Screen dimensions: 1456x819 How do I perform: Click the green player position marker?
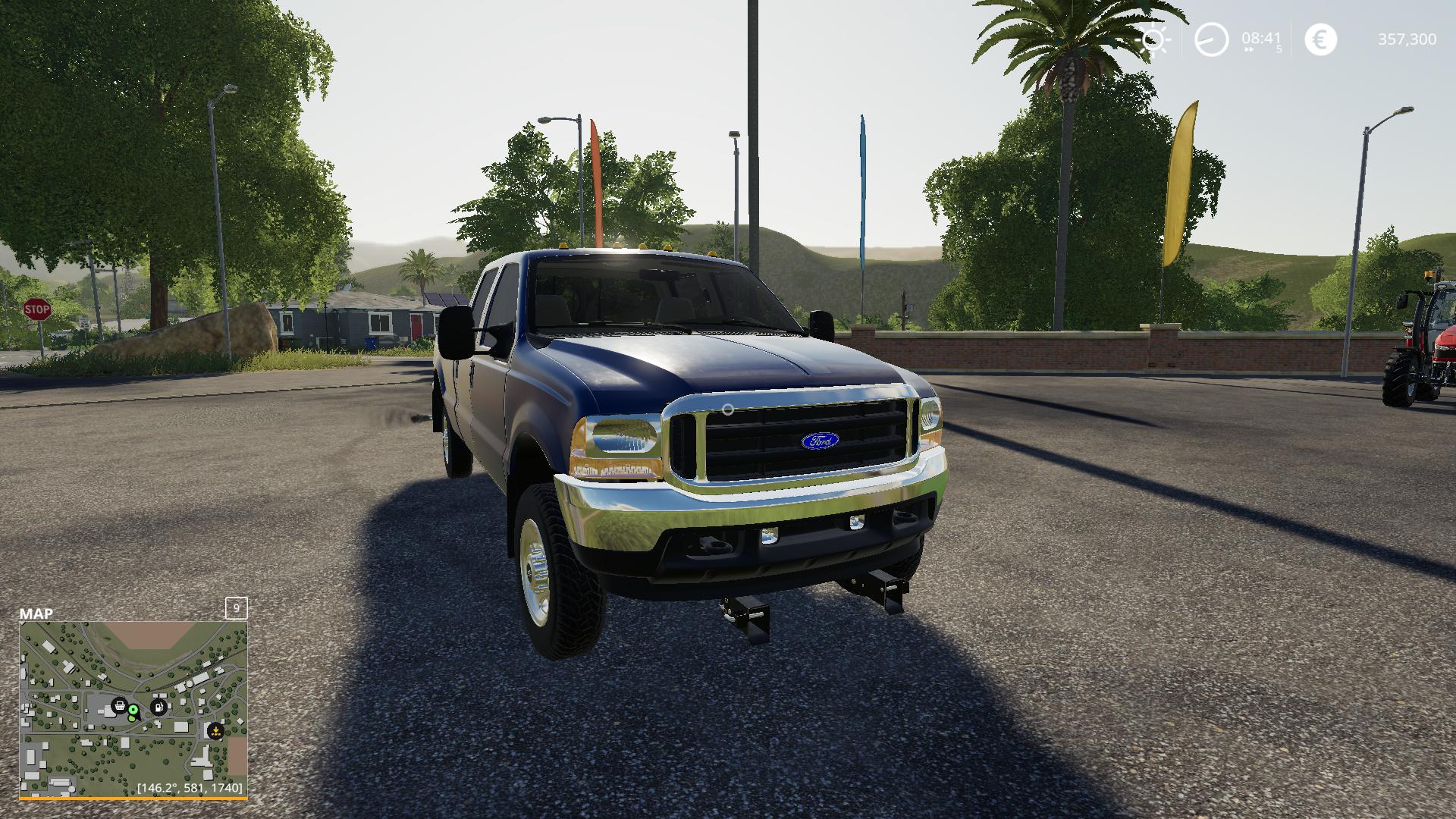[133, 711]
